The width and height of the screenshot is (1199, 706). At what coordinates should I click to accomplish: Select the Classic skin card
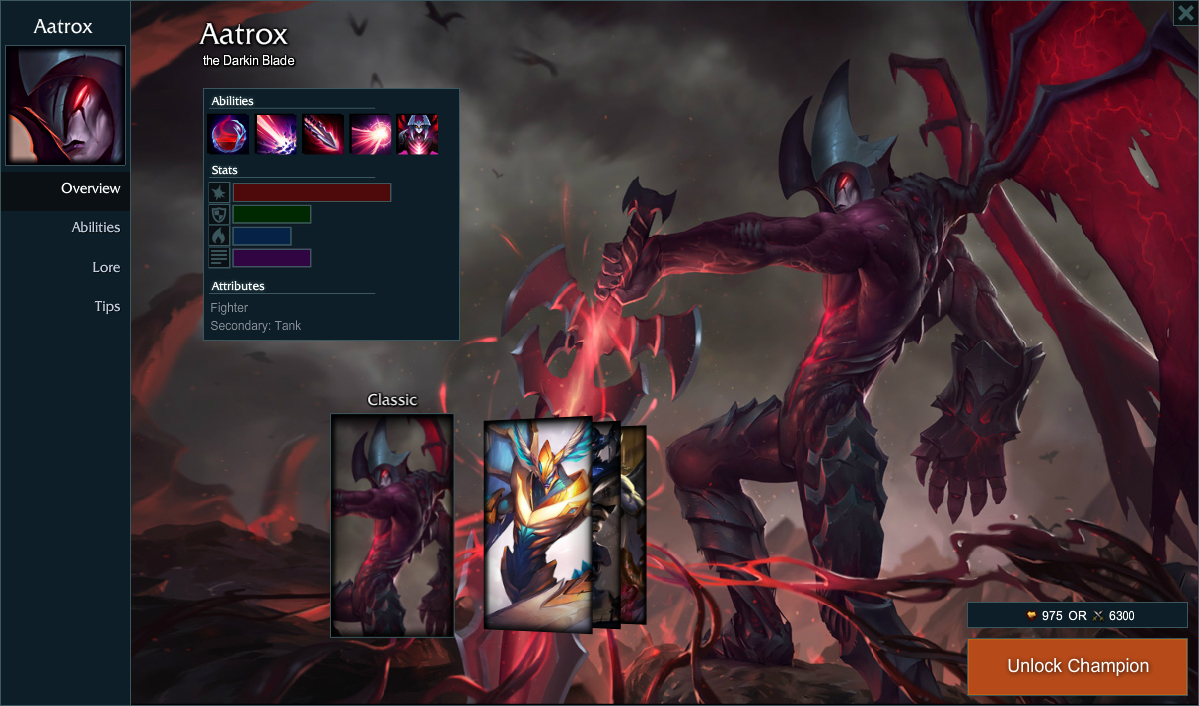pyautogui.click(x=392, y=525)
